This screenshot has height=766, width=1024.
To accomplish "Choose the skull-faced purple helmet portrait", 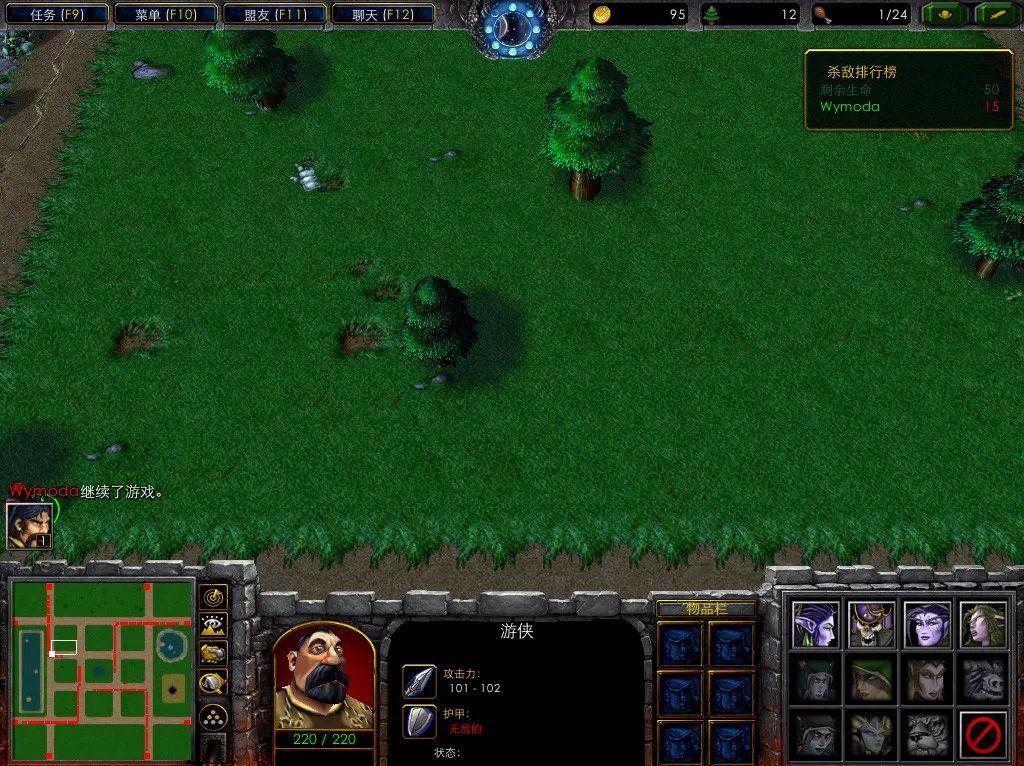I will pyautogui.click(x=871, y=624).
